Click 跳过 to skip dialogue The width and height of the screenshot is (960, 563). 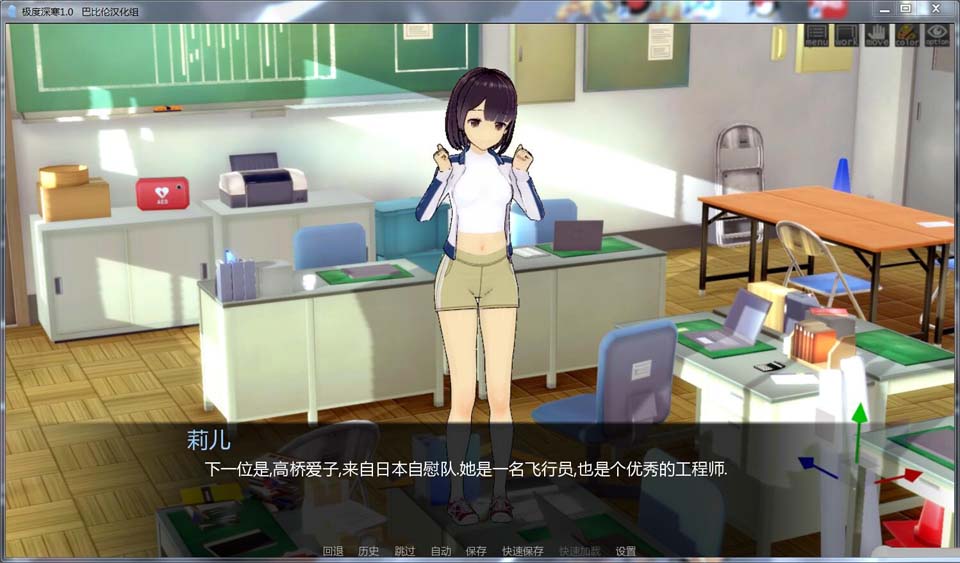click(404, 551)
